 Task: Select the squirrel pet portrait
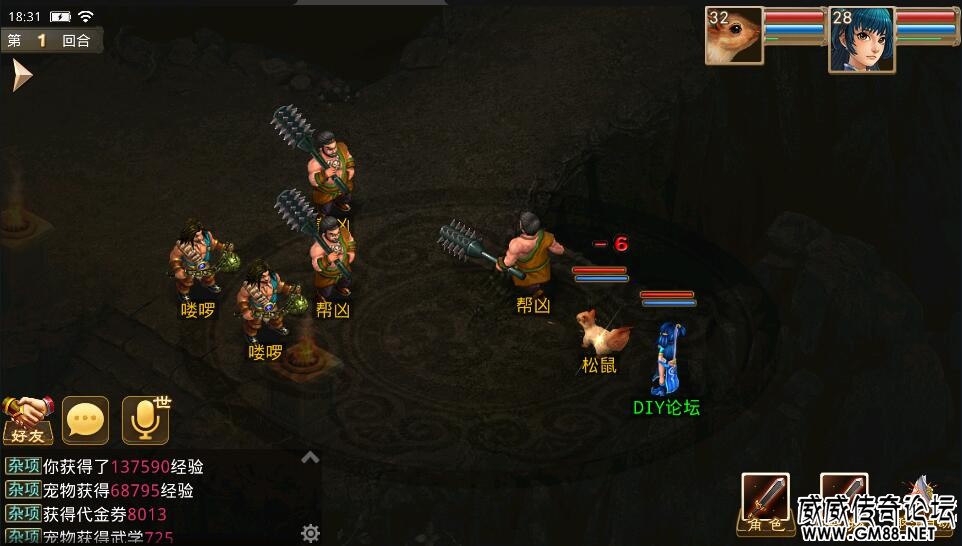coord(734,36)
